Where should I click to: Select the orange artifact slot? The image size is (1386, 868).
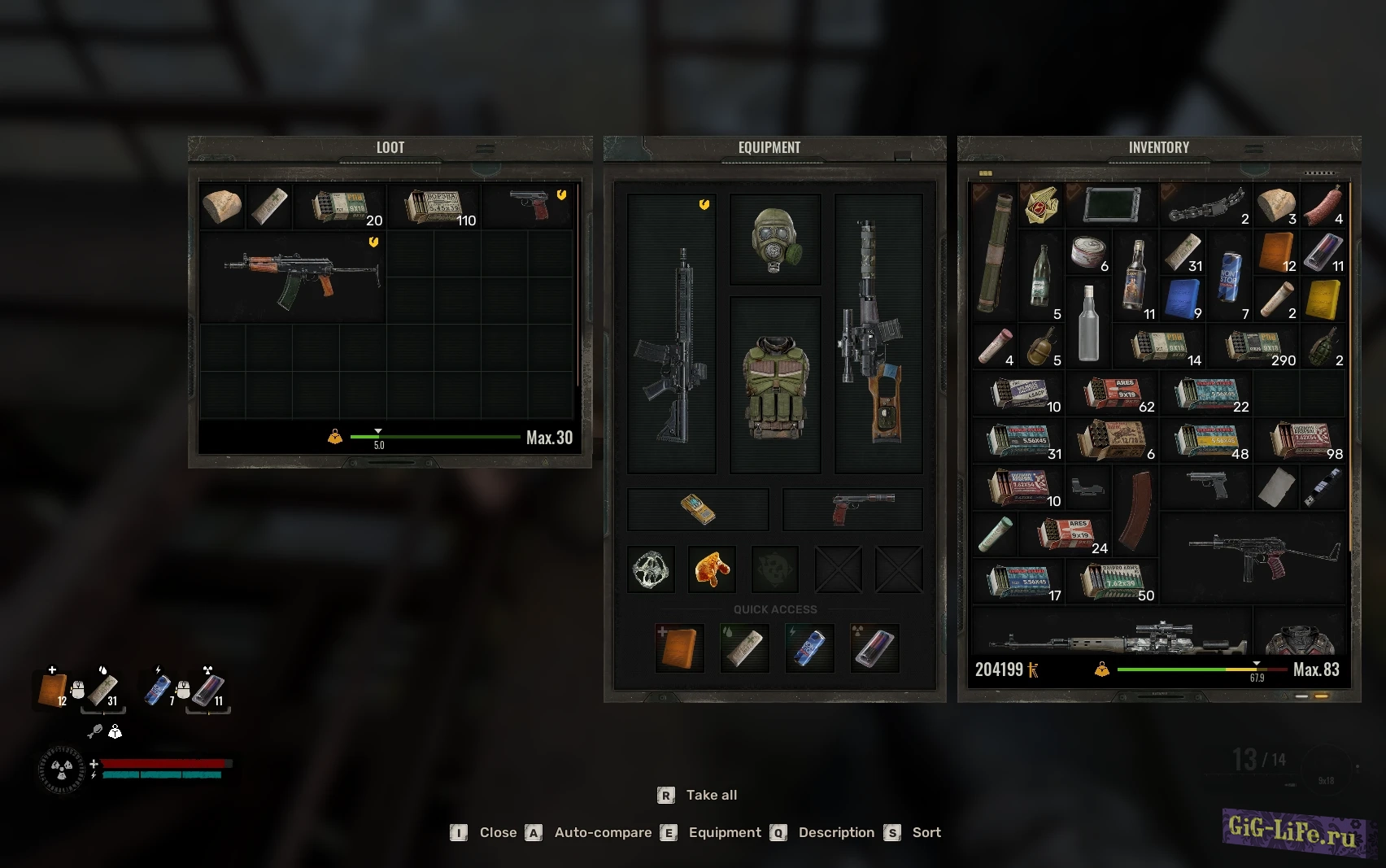(x=712, y=569)
